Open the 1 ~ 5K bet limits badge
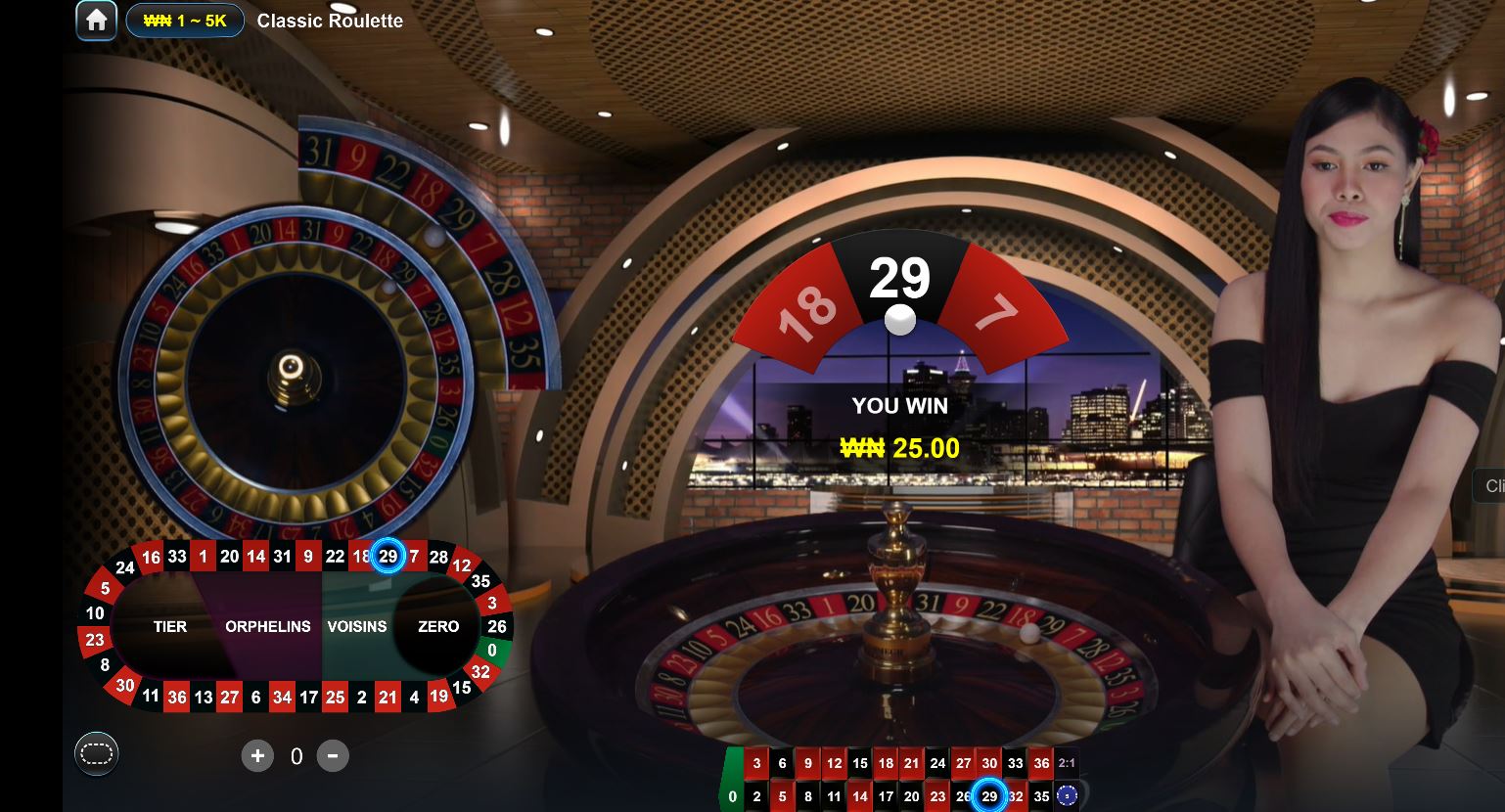 [185, 21]
